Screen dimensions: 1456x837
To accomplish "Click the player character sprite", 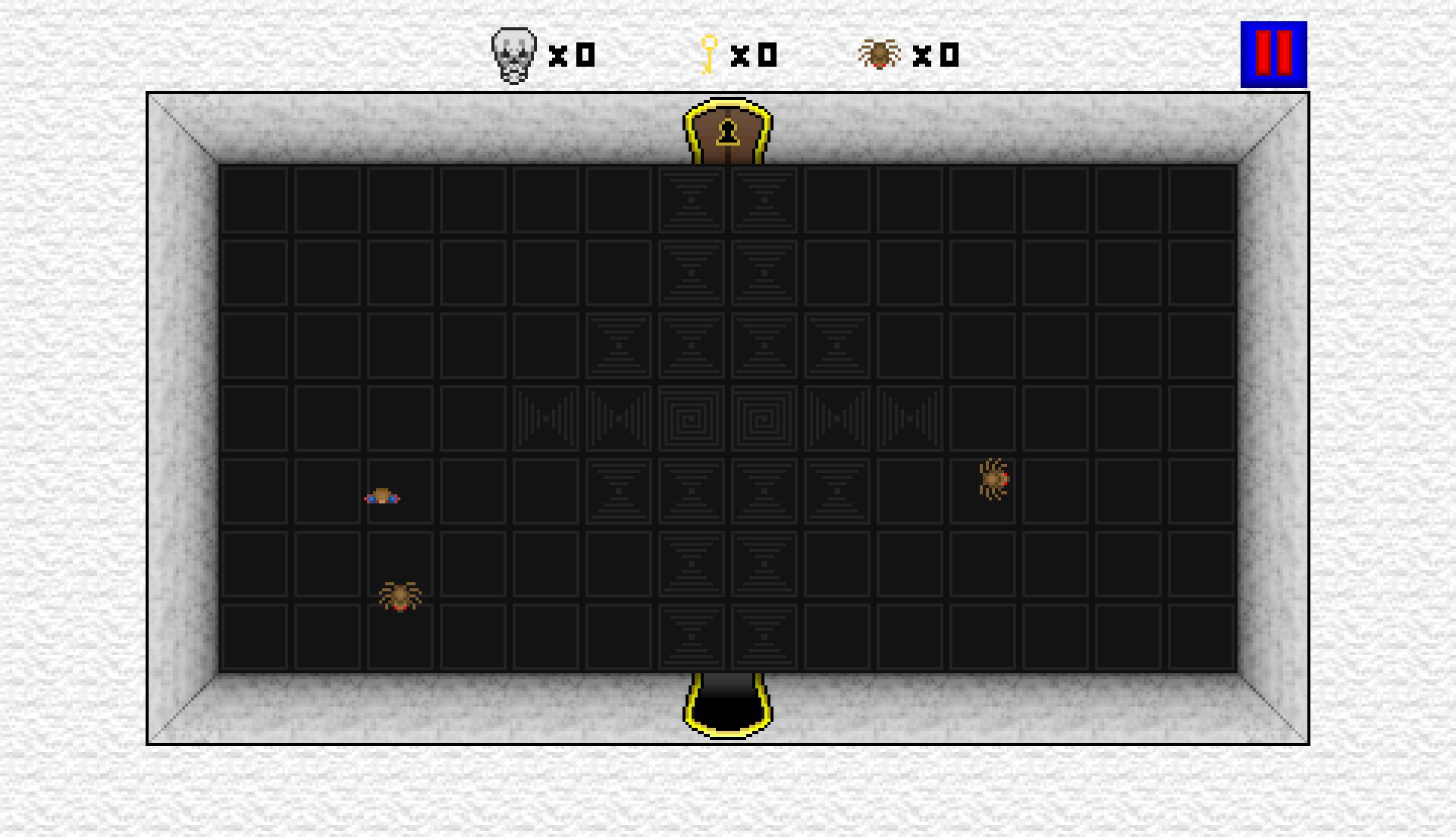I will pyautogui.click(x=383, y=497).
